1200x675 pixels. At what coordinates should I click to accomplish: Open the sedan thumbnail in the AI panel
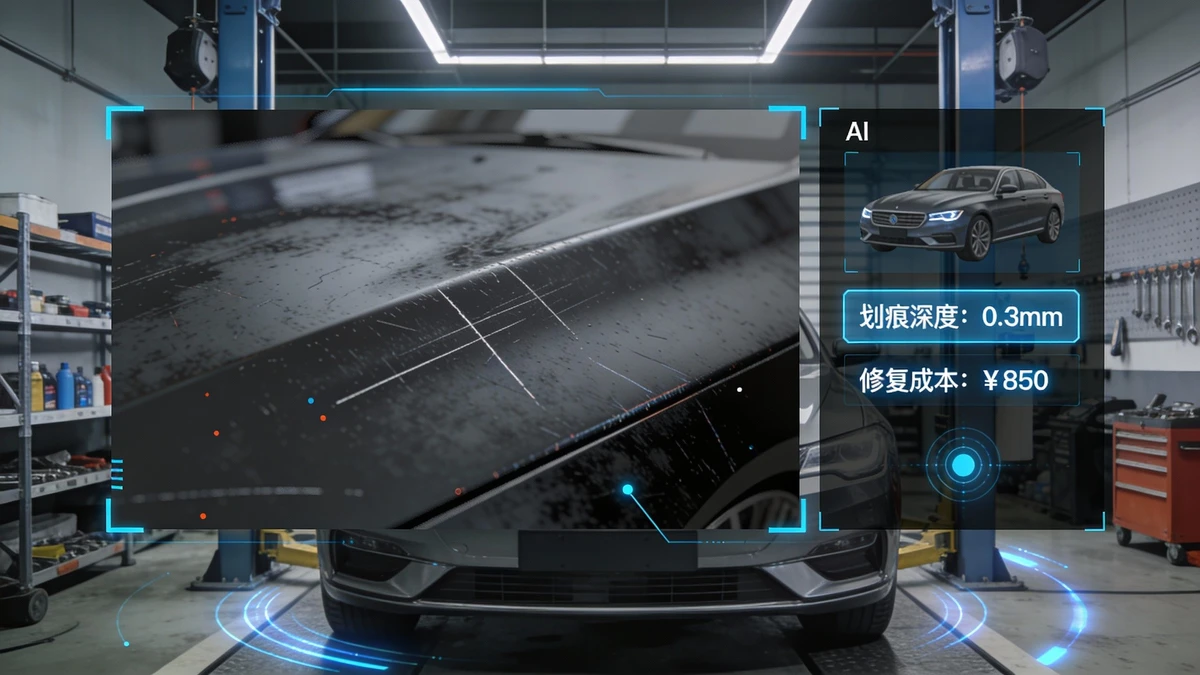click(x=961, y=212)
